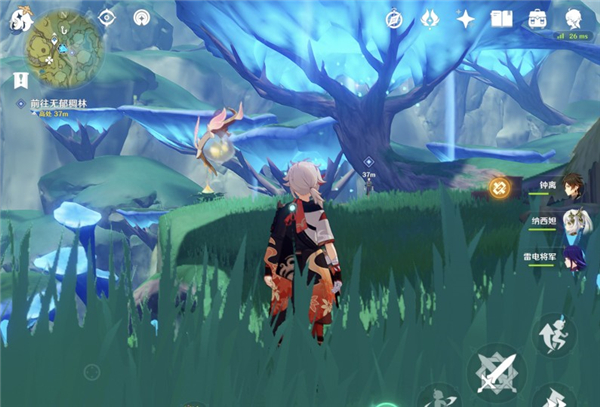Screen dimensions: 600x407
Task: Tap the eye-shaped elemental sight icon
Action: pos(108,18)
